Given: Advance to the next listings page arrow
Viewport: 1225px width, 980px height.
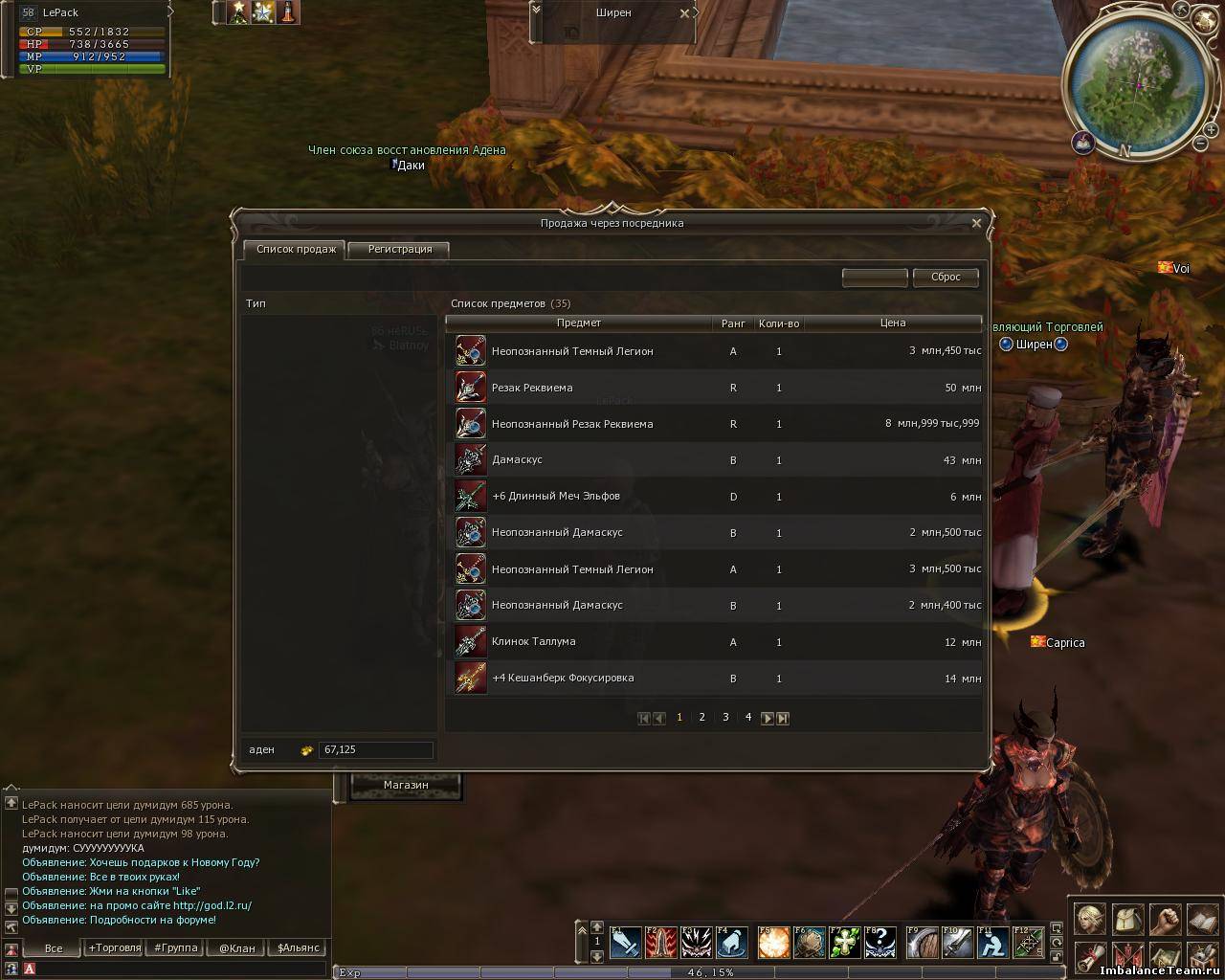Looking at the screenshot, I should pyautogui.click(x=767, y=718).
